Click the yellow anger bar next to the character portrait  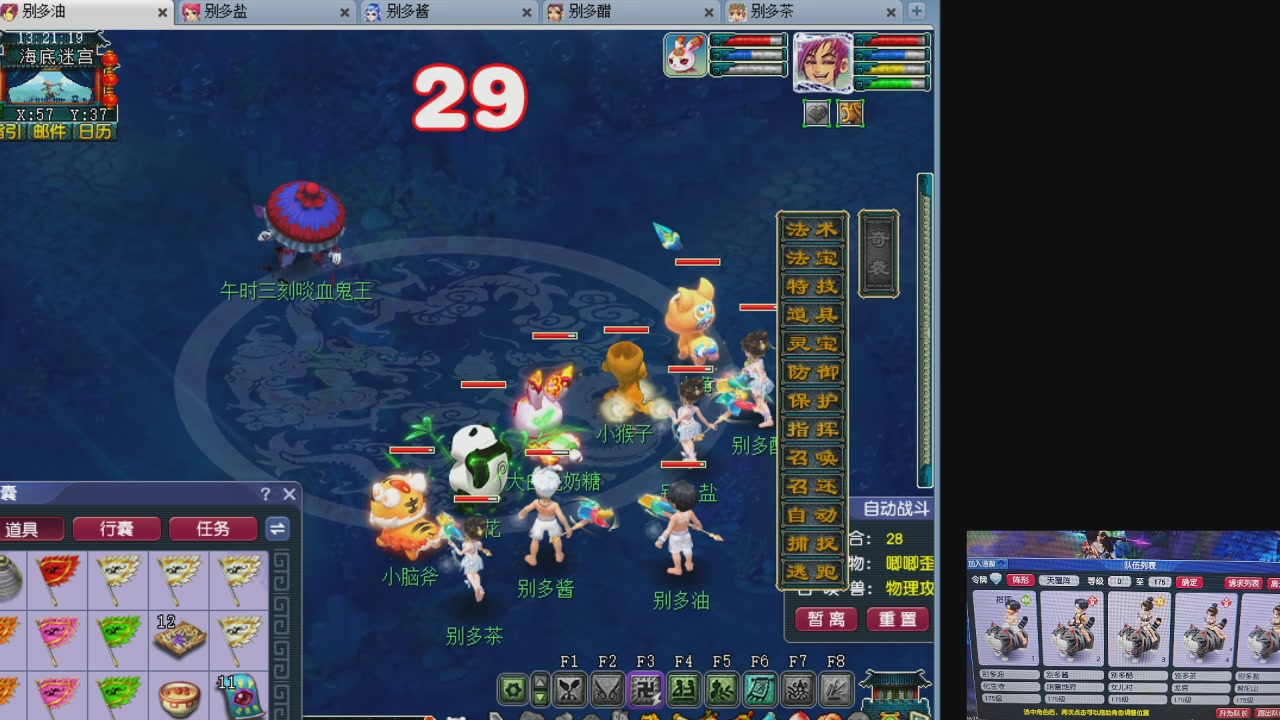(x=894, y=68)
